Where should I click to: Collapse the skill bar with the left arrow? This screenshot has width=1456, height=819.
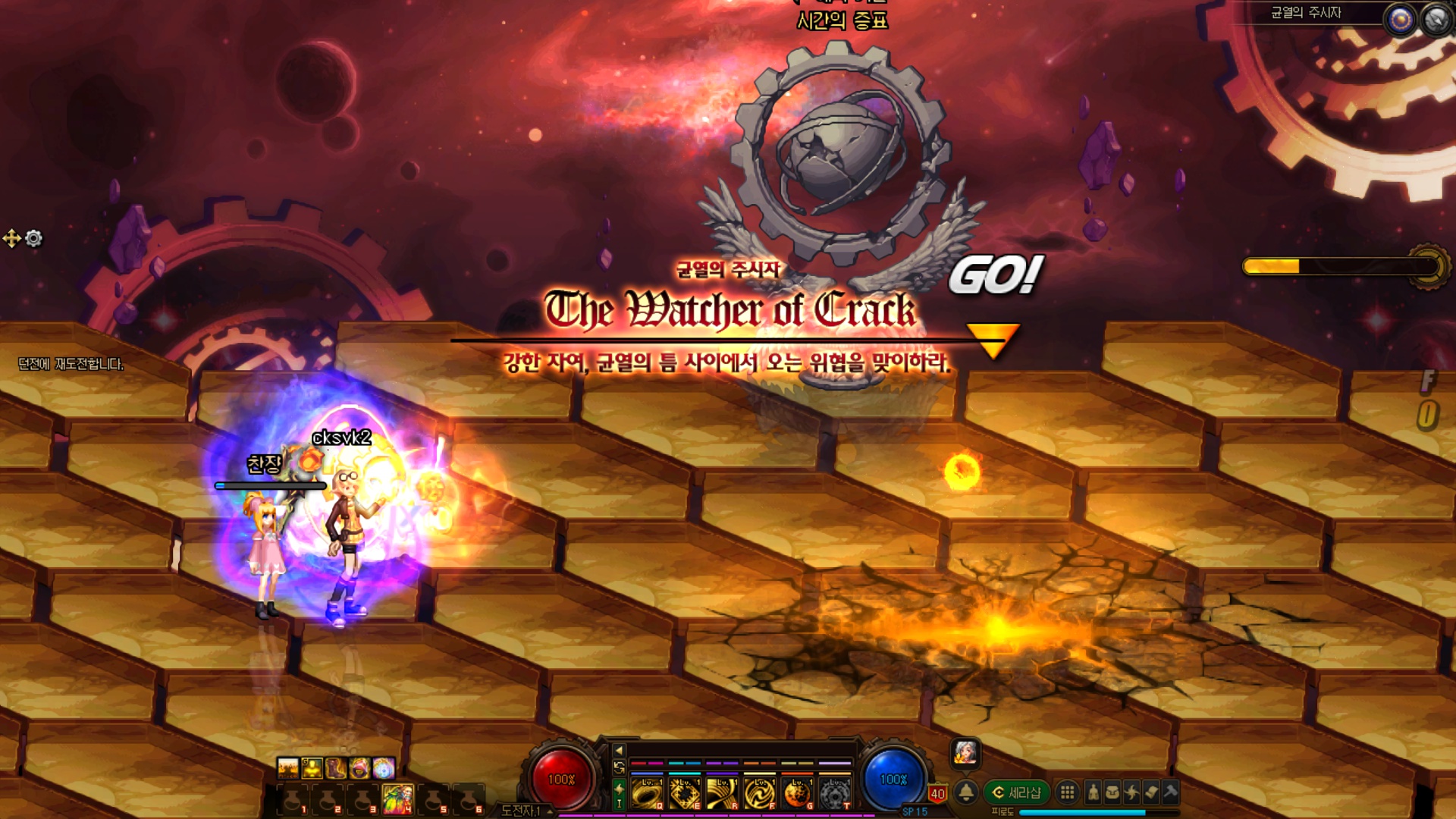point(619,750)
